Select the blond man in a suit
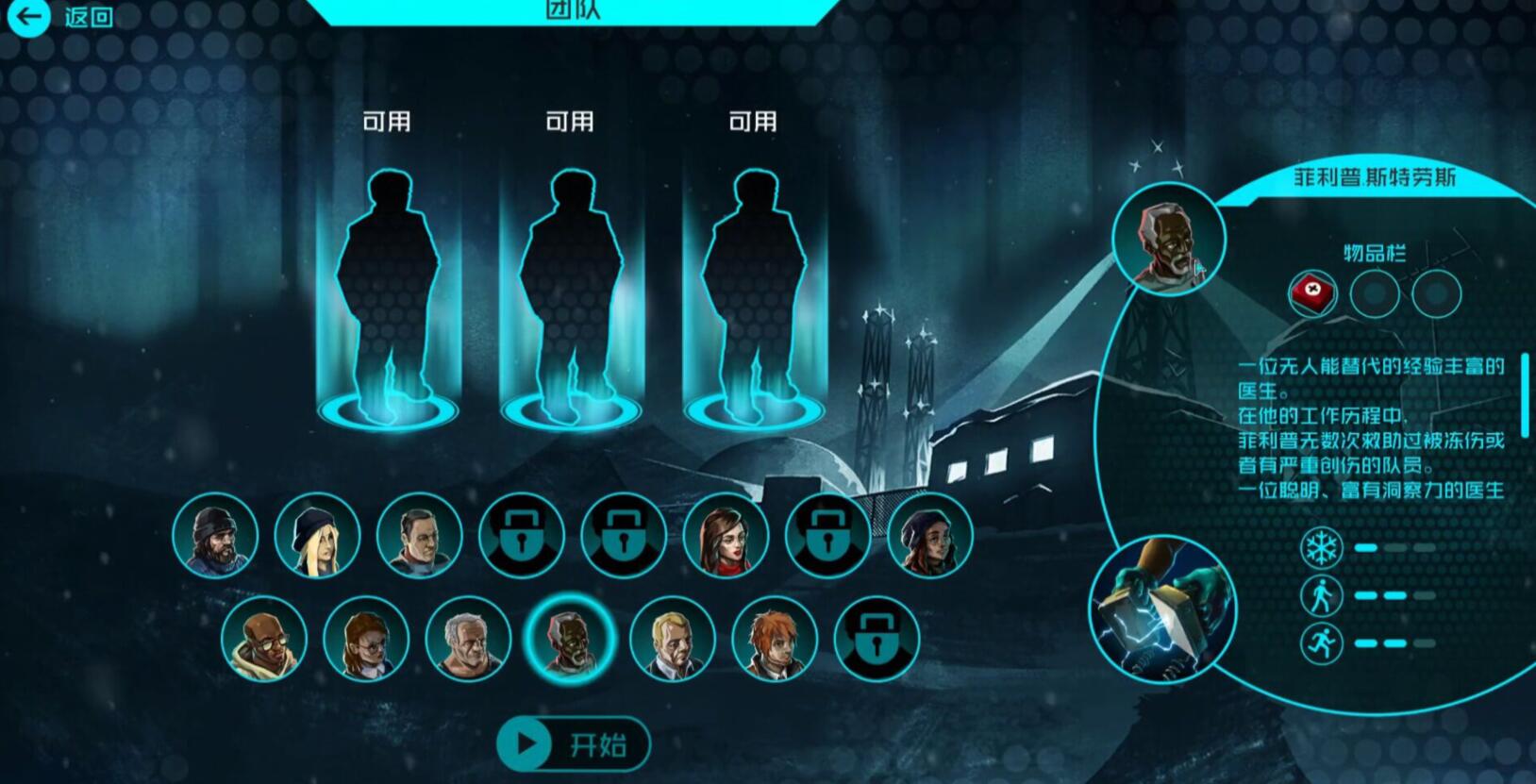 coord(672,639)
